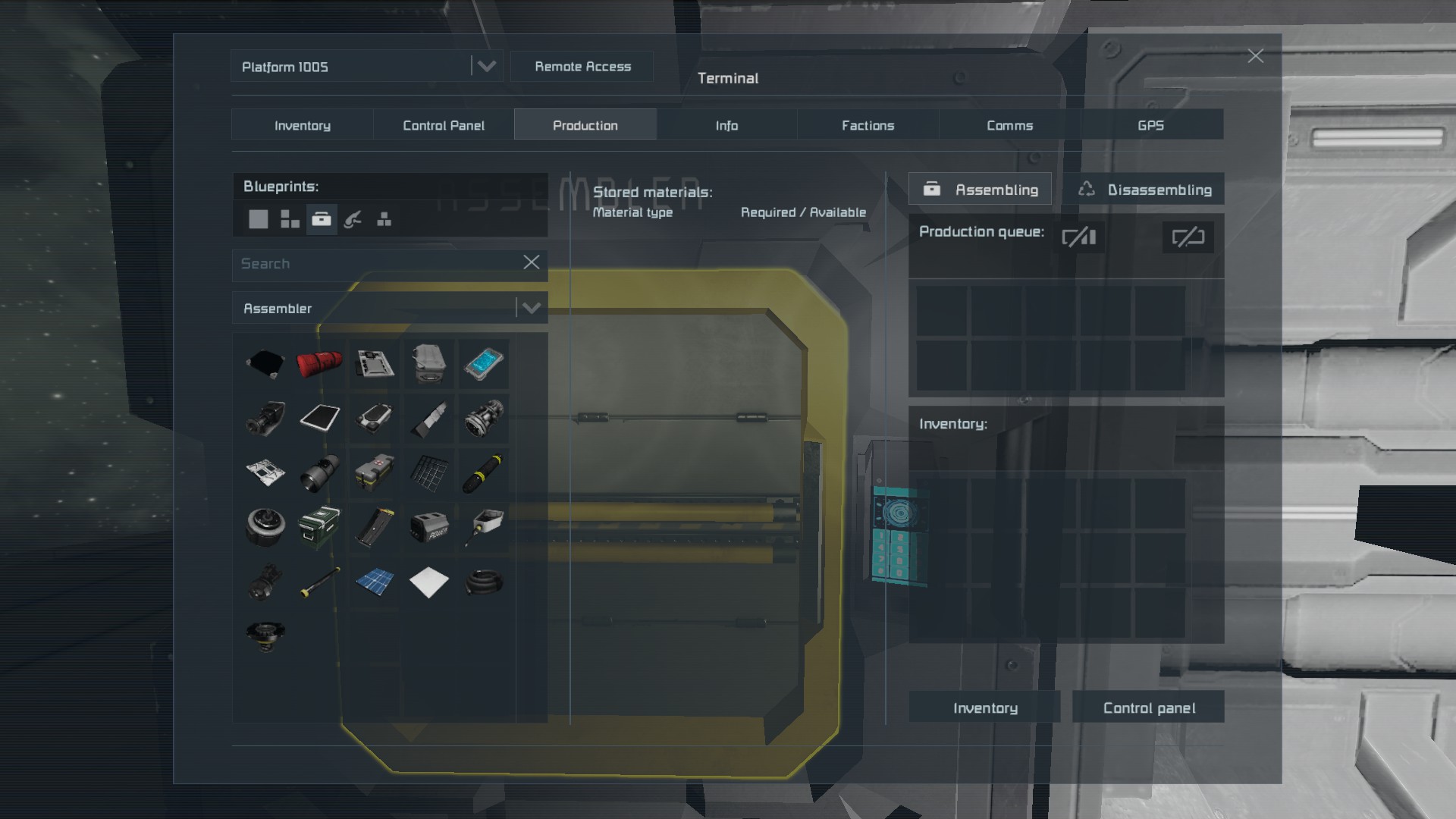The height and width of the screenshot is (819, 1456).
Task: Open the Control Panel tab
Action: (x=443, y=125)
